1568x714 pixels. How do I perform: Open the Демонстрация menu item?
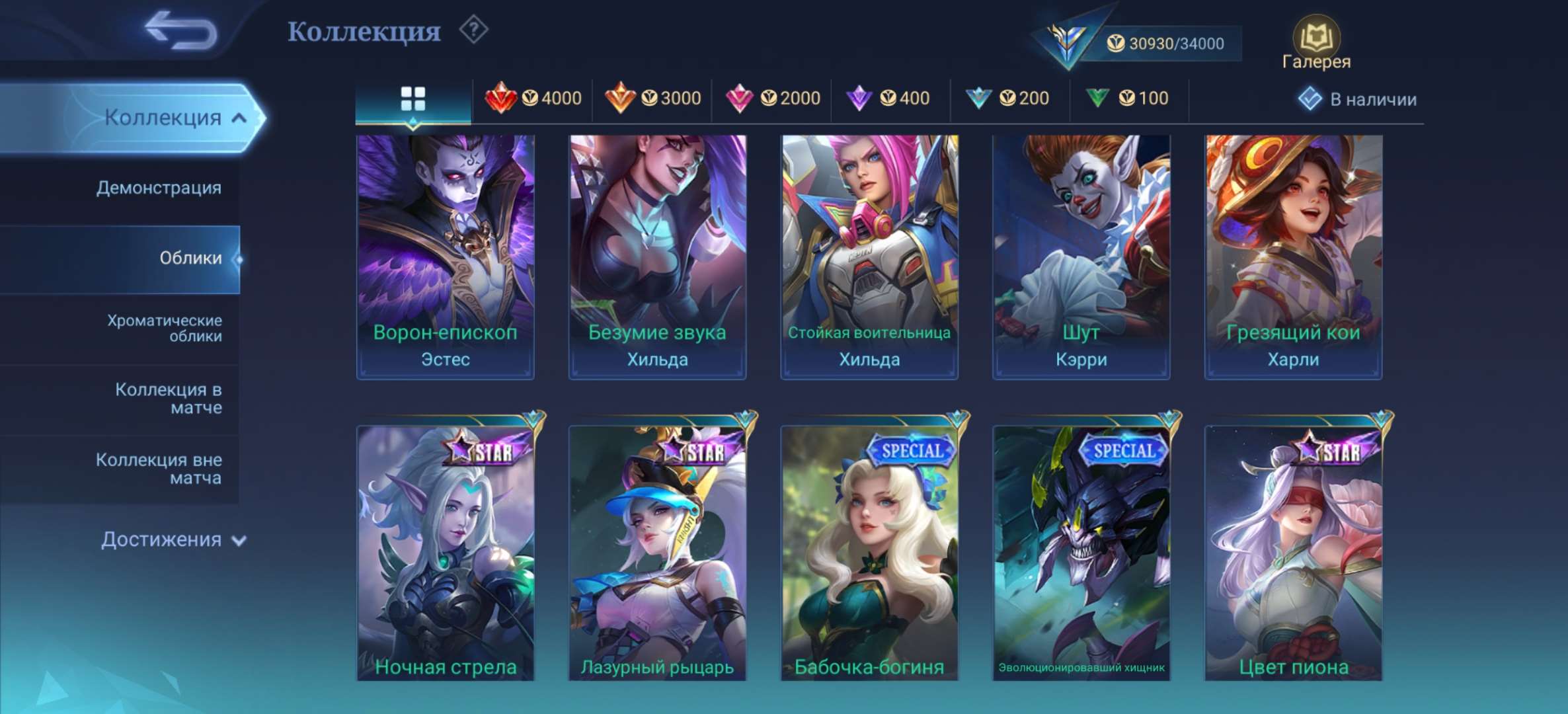pyautogui.click(x=159, y=188)
